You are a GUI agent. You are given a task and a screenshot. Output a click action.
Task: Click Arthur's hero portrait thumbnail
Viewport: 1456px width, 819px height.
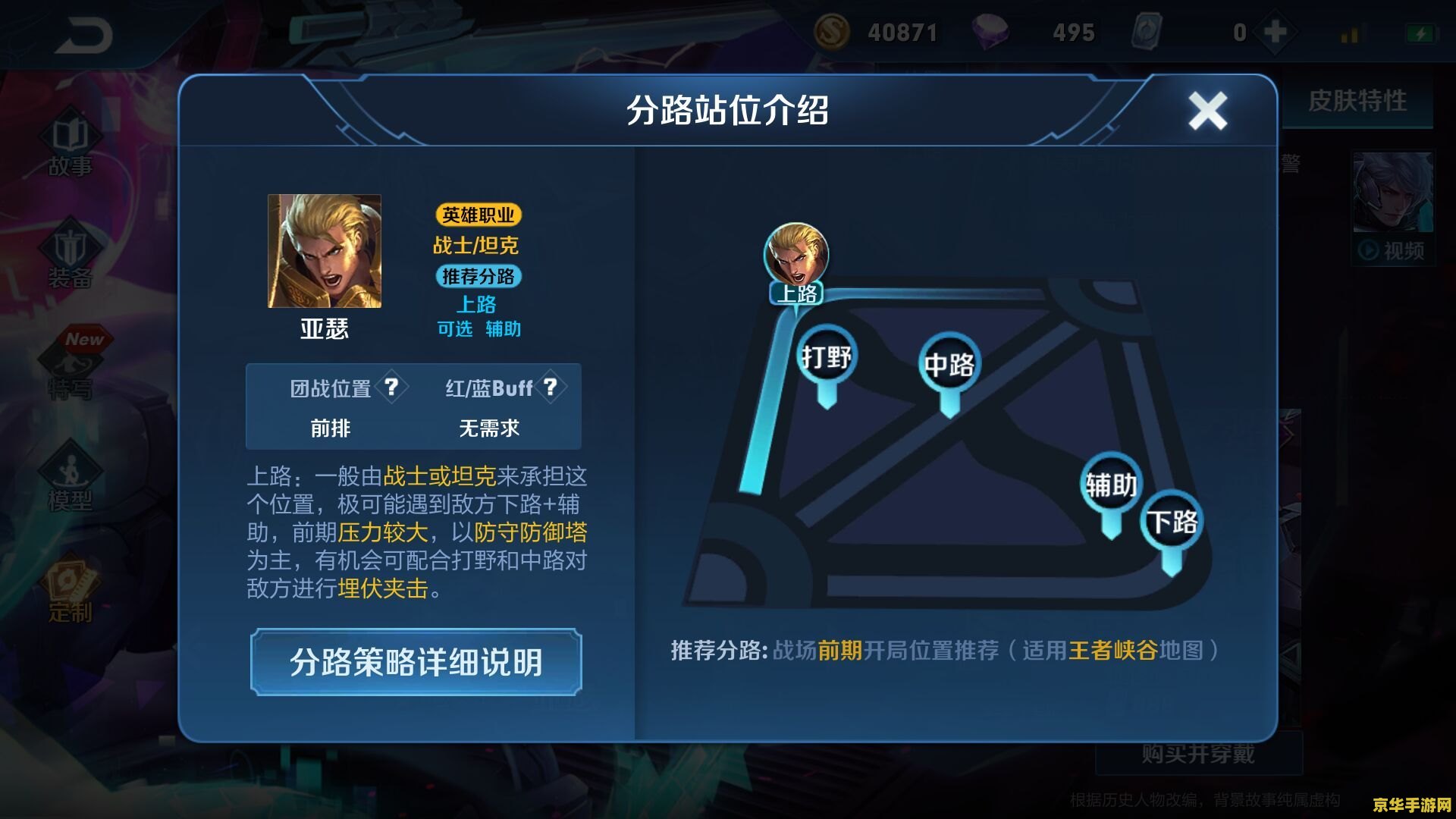(x=323, y=251)
